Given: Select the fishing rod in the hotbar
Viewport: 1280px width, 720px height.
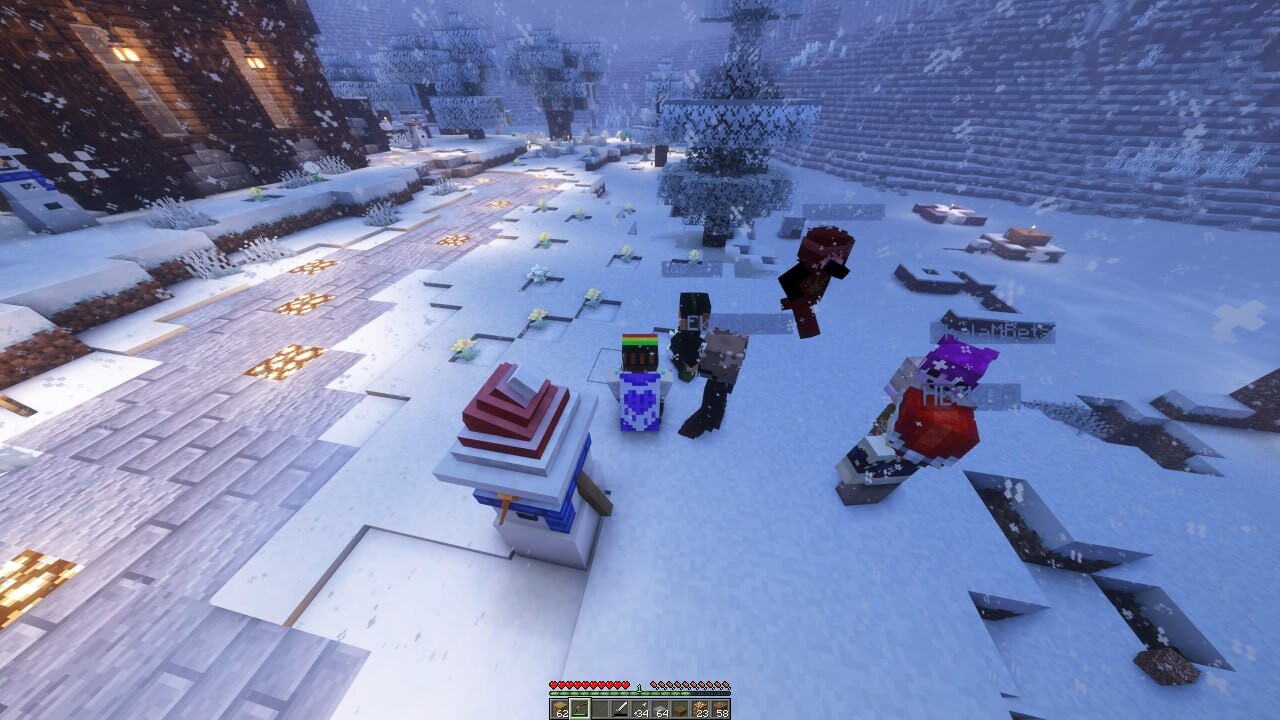Looking at the screenshot, I should coord(579,707).
